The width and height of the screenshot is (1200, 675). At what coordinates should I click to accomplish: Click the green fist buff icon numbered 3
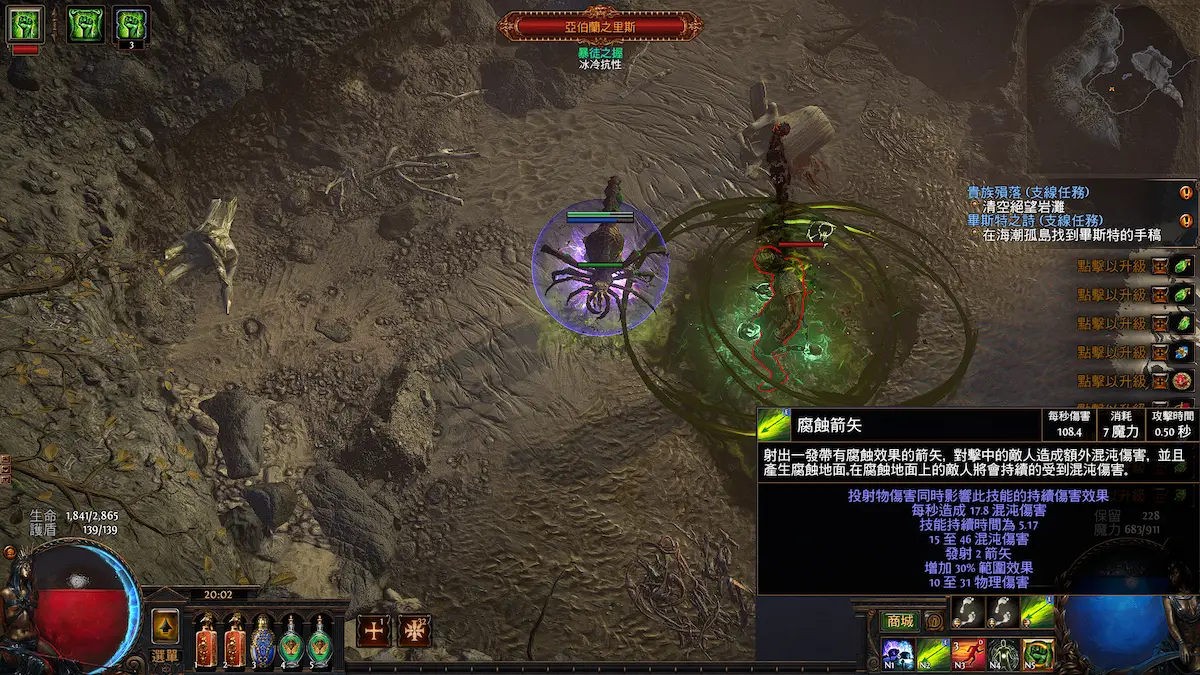pos(131,24)
